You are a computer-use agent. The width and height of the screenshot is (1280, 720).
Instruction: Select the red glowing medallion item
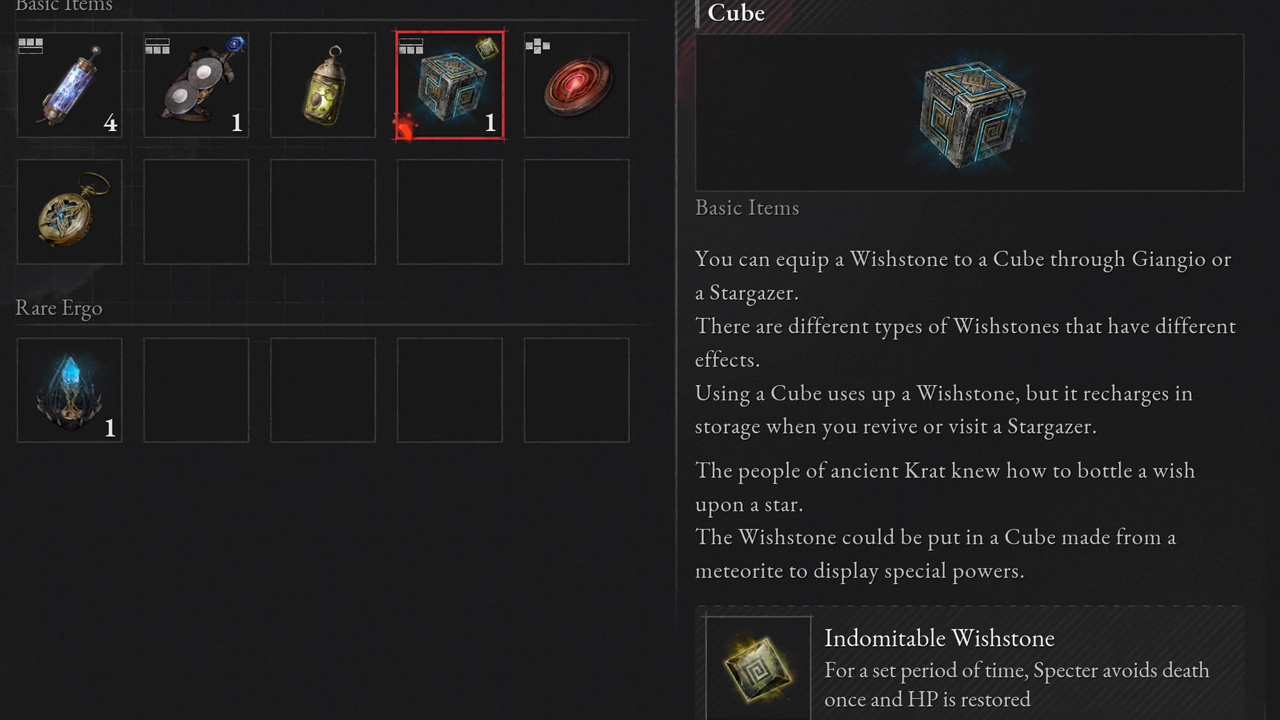575,85
